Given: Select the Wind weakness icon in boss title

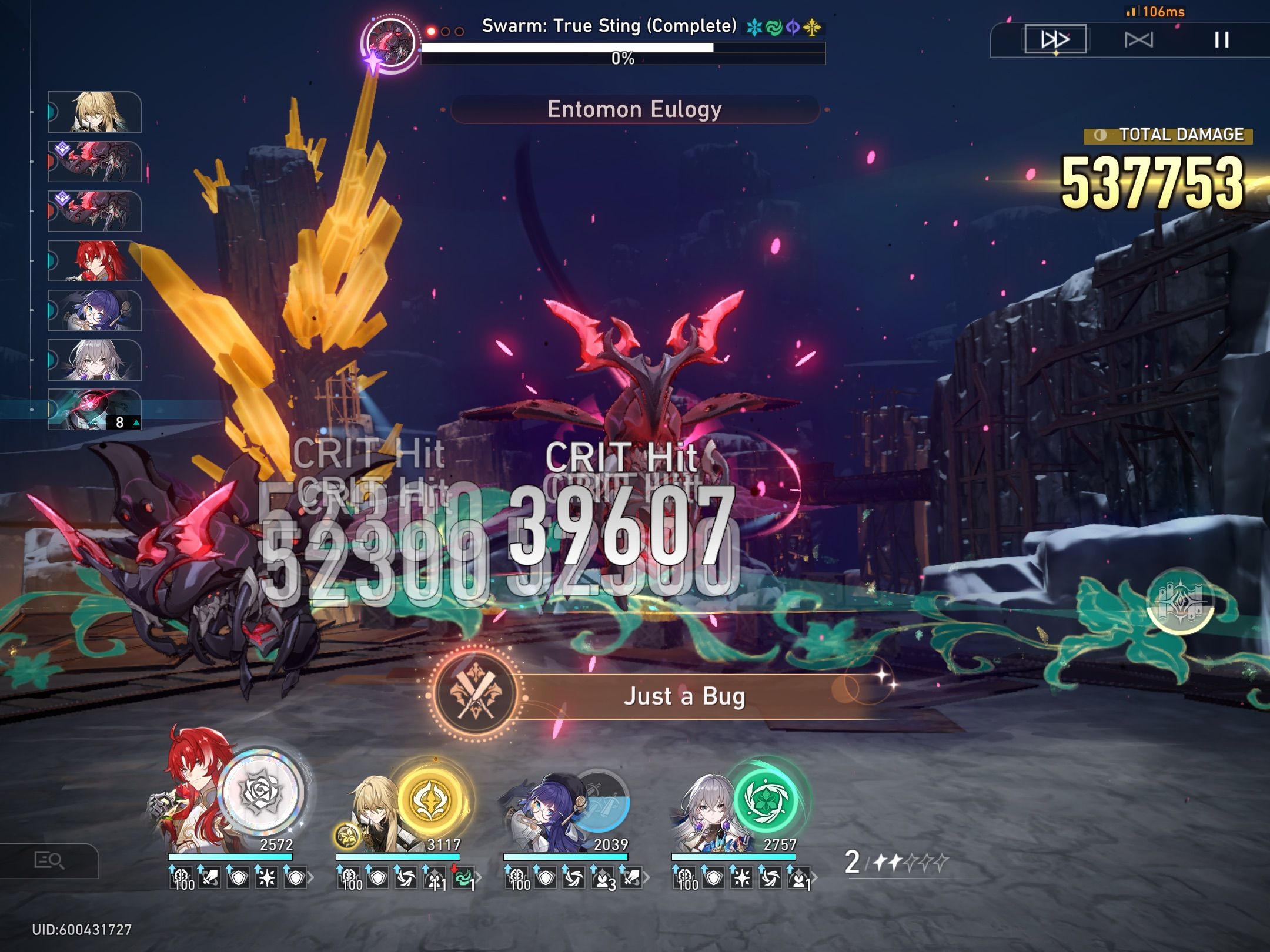Looking at the screenshot, I should (775, 26).
